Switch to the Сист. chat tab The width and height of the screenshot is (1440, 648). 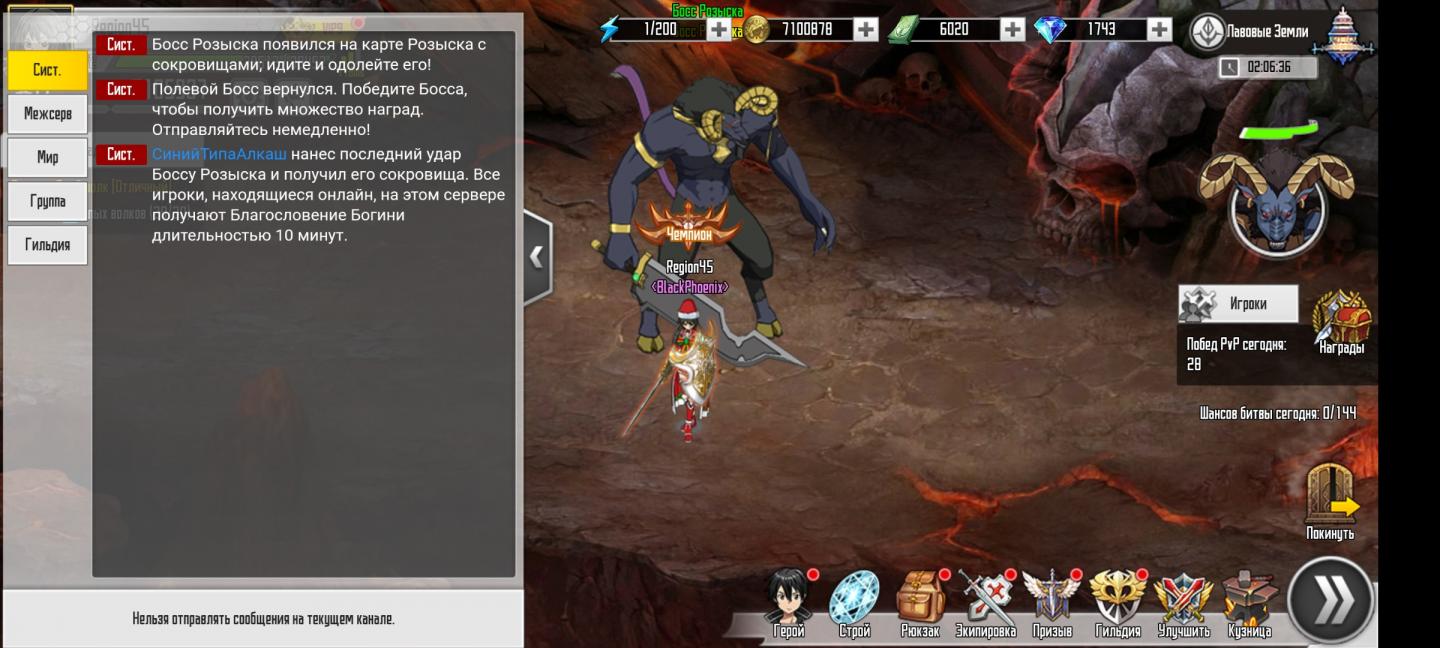tap(47, 70)
